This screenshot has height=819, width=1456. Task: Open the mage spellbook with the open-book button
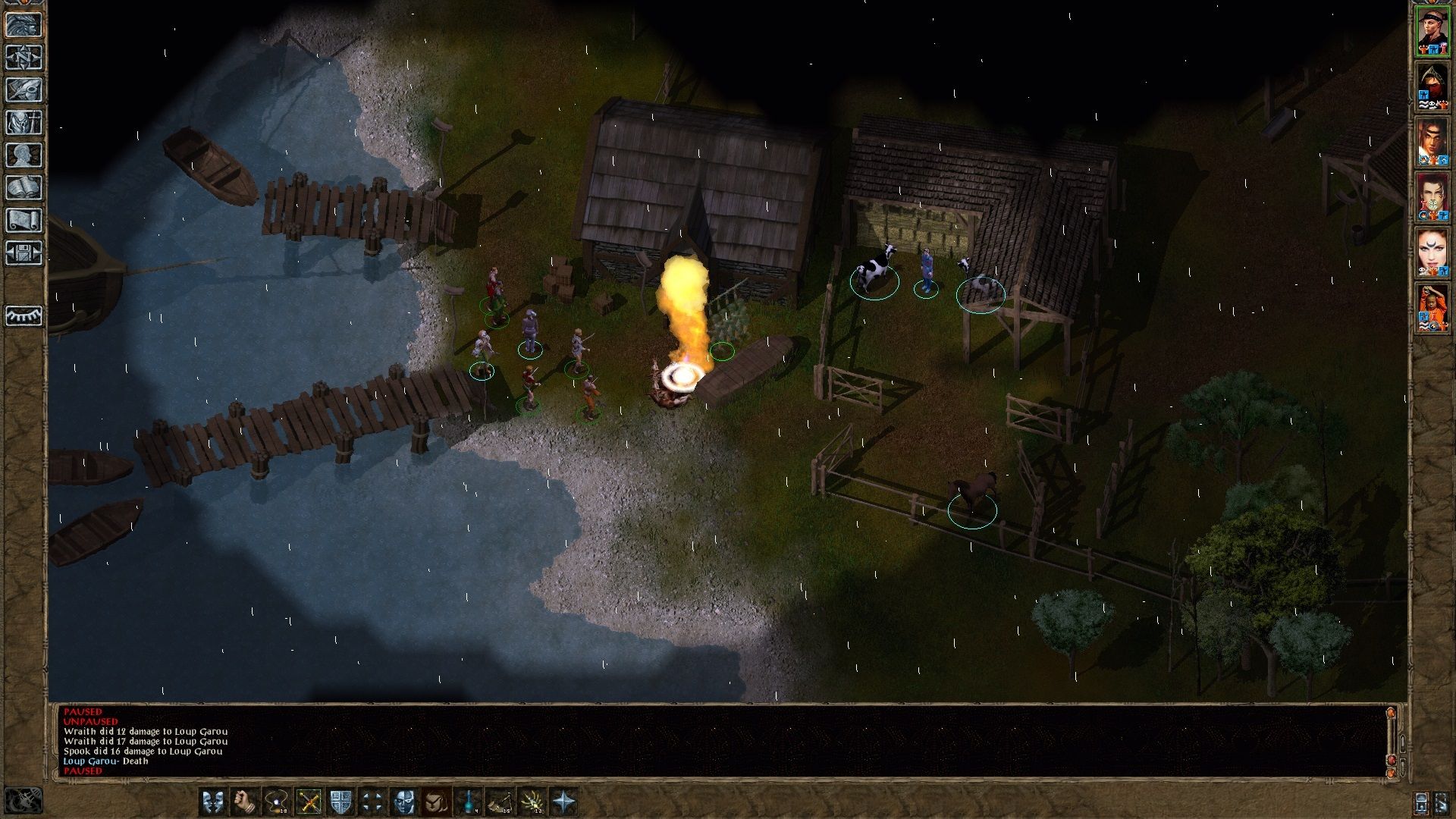[24, 188]
